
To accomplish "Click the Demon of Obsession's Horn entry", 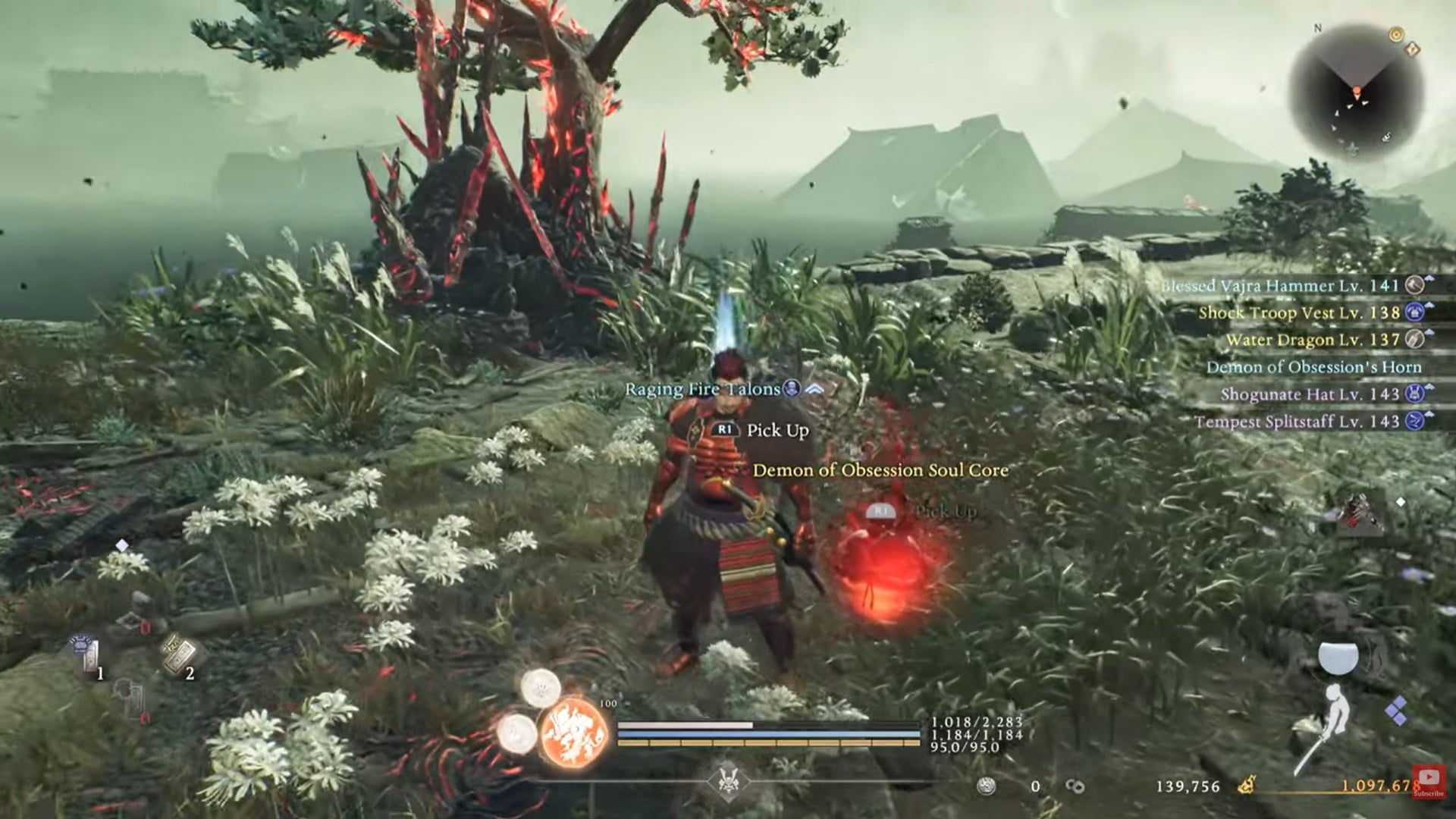I will [x=1313, y=367].
